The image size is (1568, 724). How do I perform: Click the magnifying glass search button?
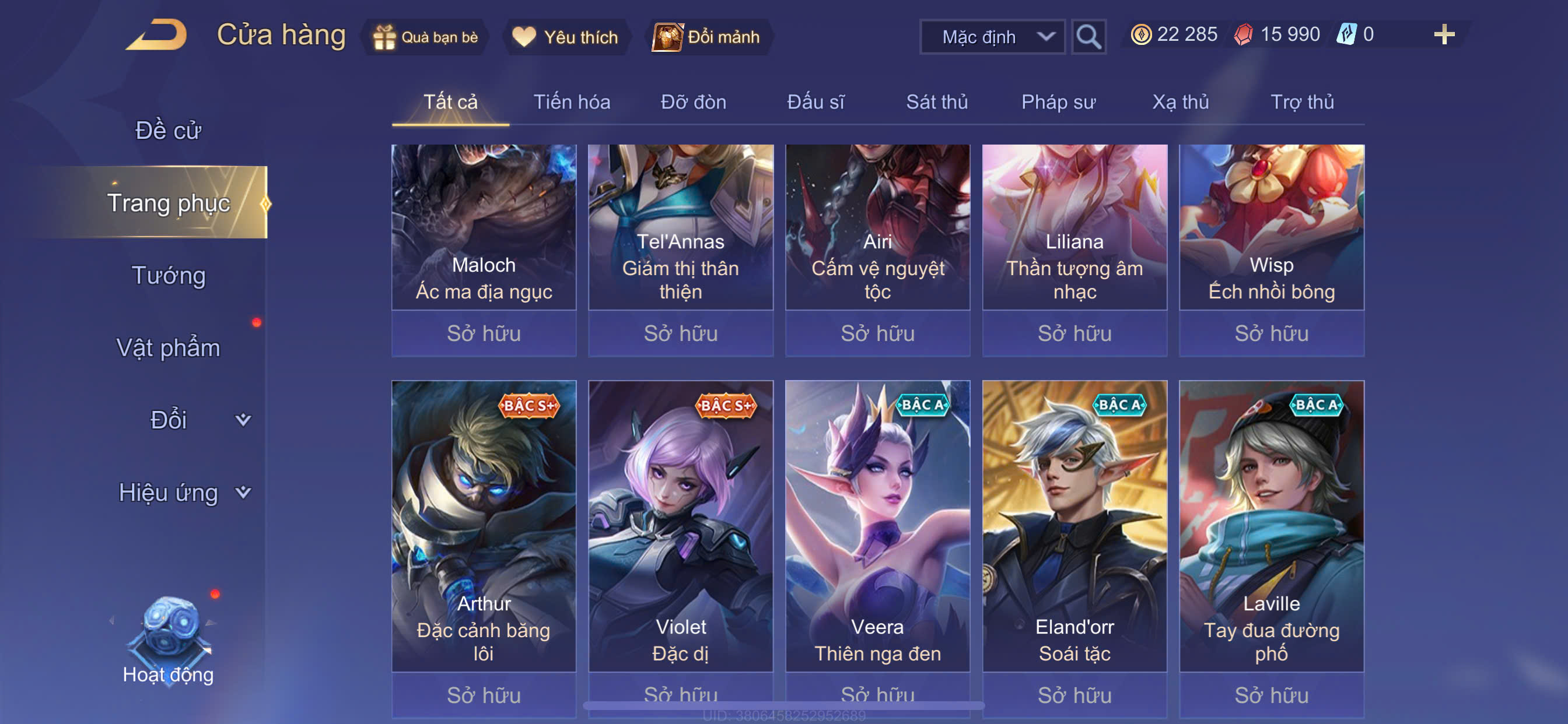pyautogui.click(x=1088, y=37)
